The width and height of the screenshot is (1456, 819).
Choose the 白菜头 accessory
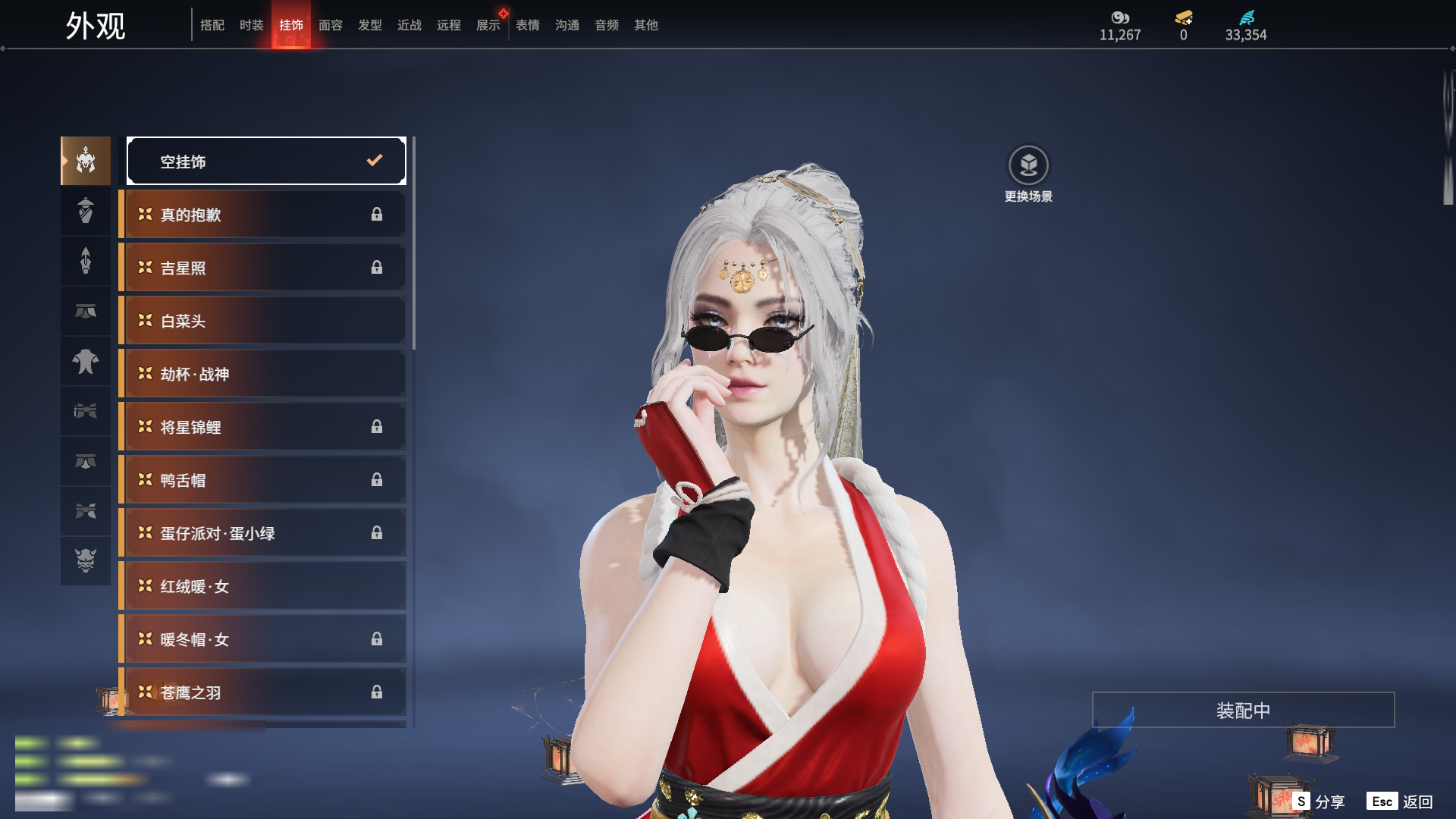264,321
